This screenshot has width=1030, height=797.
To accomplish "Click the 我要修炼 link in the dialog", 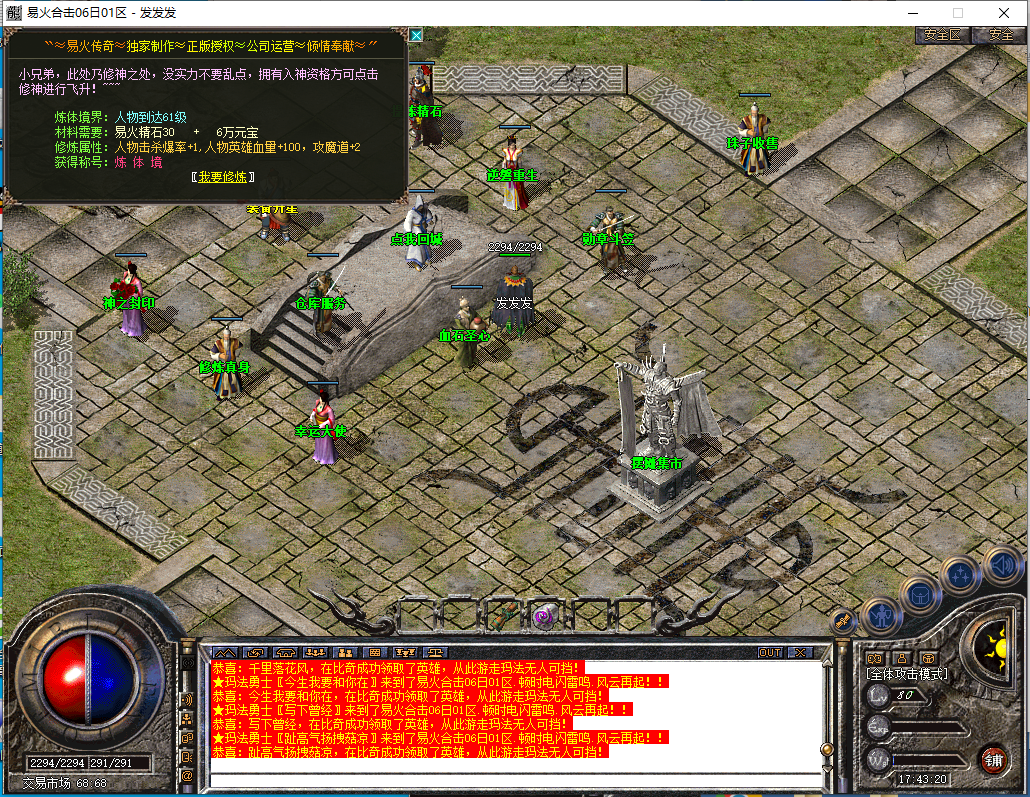I will 223,176.
